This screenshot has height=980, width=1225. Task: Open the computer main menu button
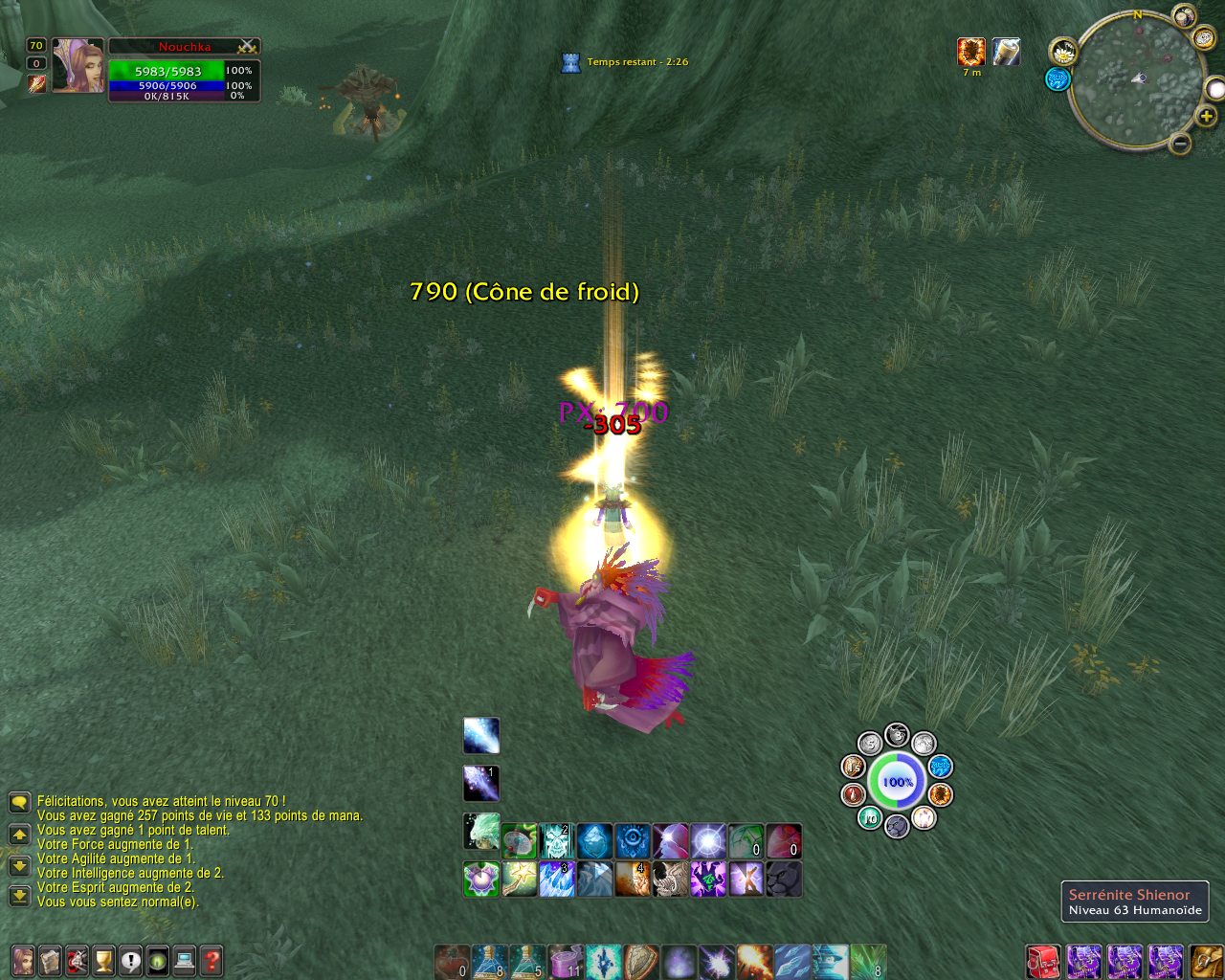[185, 959]
